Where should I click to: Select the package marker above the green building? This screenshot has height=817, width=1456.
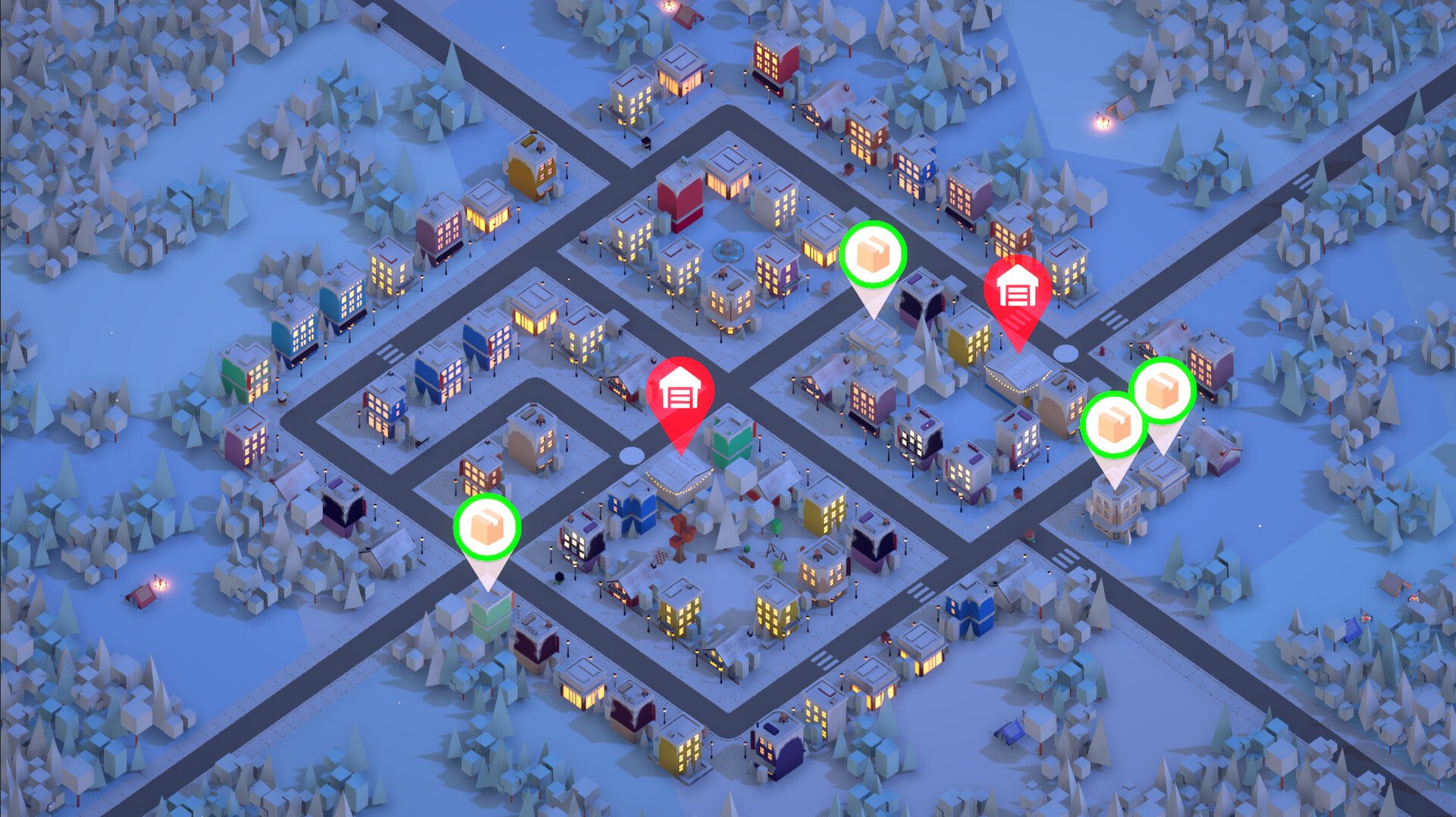[x=487, y=527]
